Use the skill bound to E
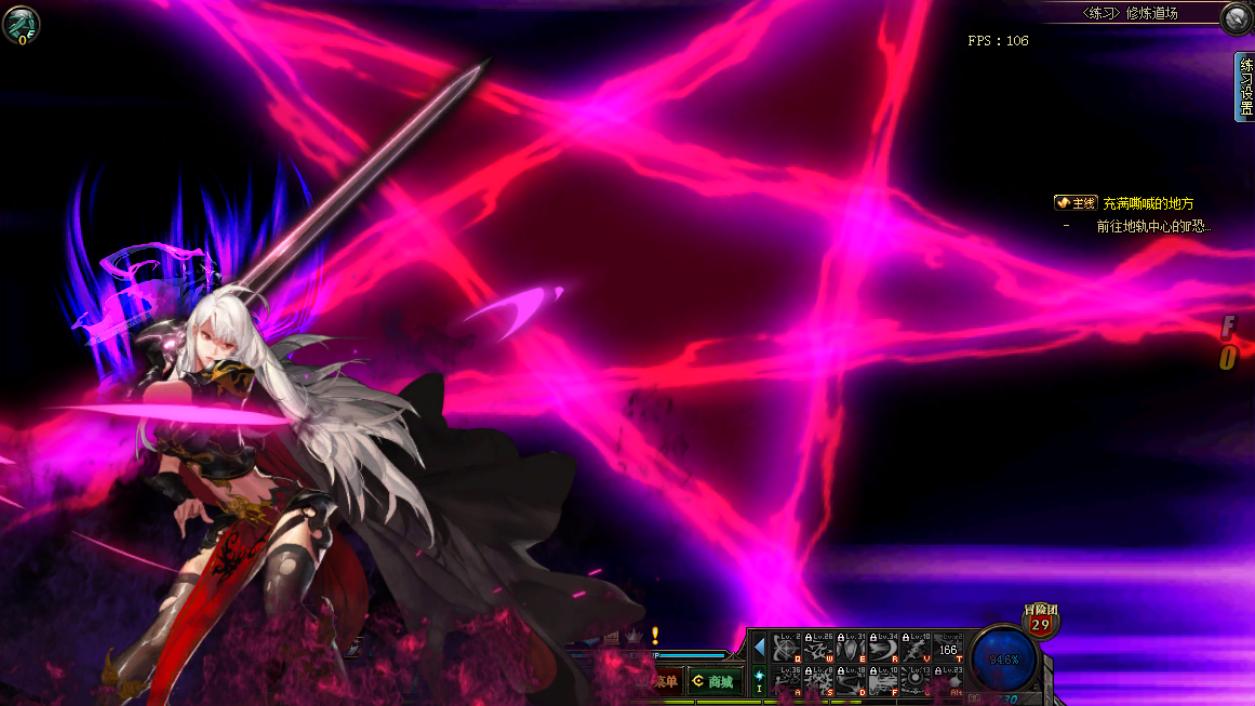The height and width of the screenshot is (706, 1255). (851, 648)
